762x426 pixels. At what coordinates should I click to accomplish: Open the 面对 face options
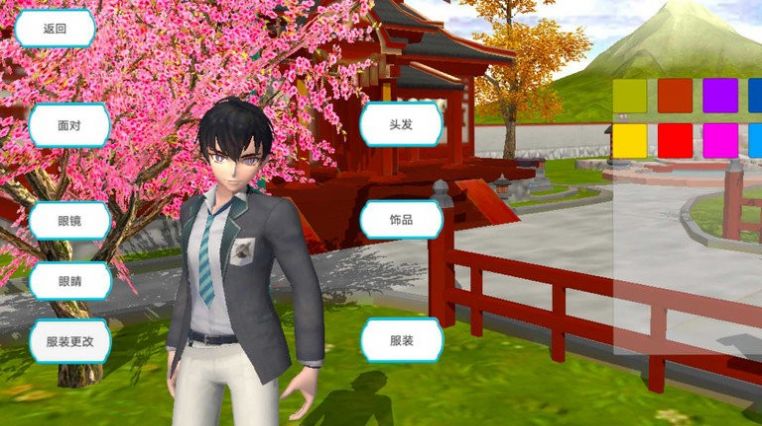[x=69, y=126]
